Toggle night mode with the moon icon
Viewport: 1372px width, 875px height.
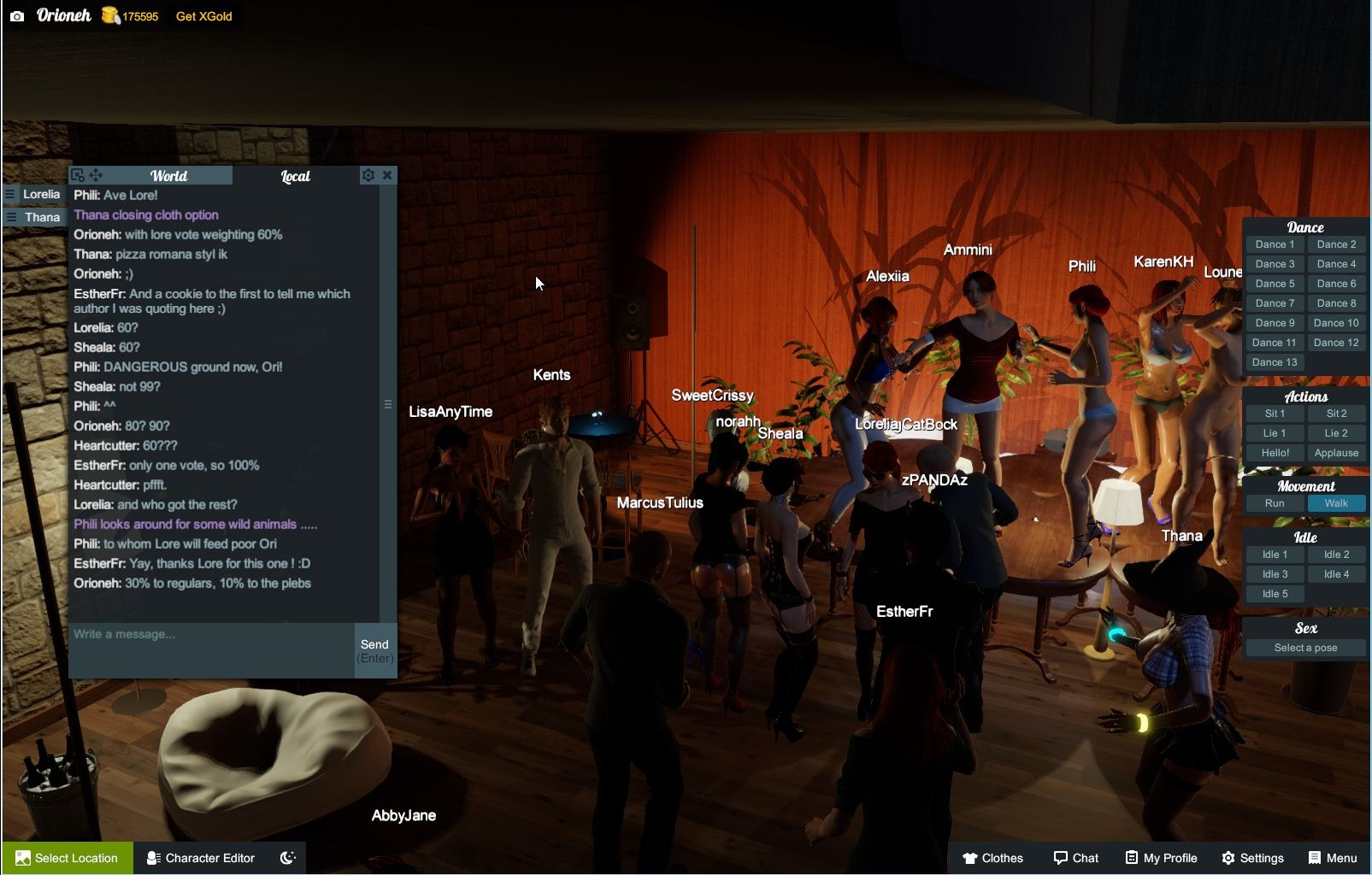click(x=287, y=858)
